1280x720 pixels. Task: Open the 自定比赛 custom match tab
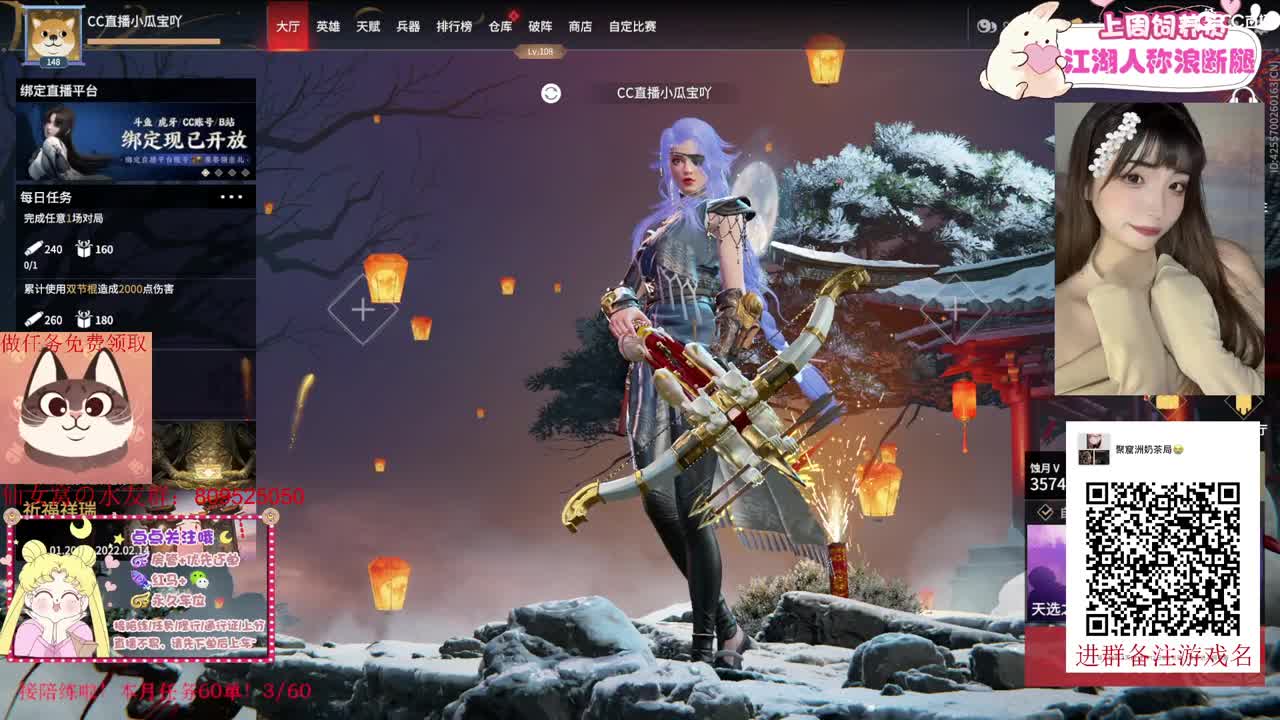630,27
